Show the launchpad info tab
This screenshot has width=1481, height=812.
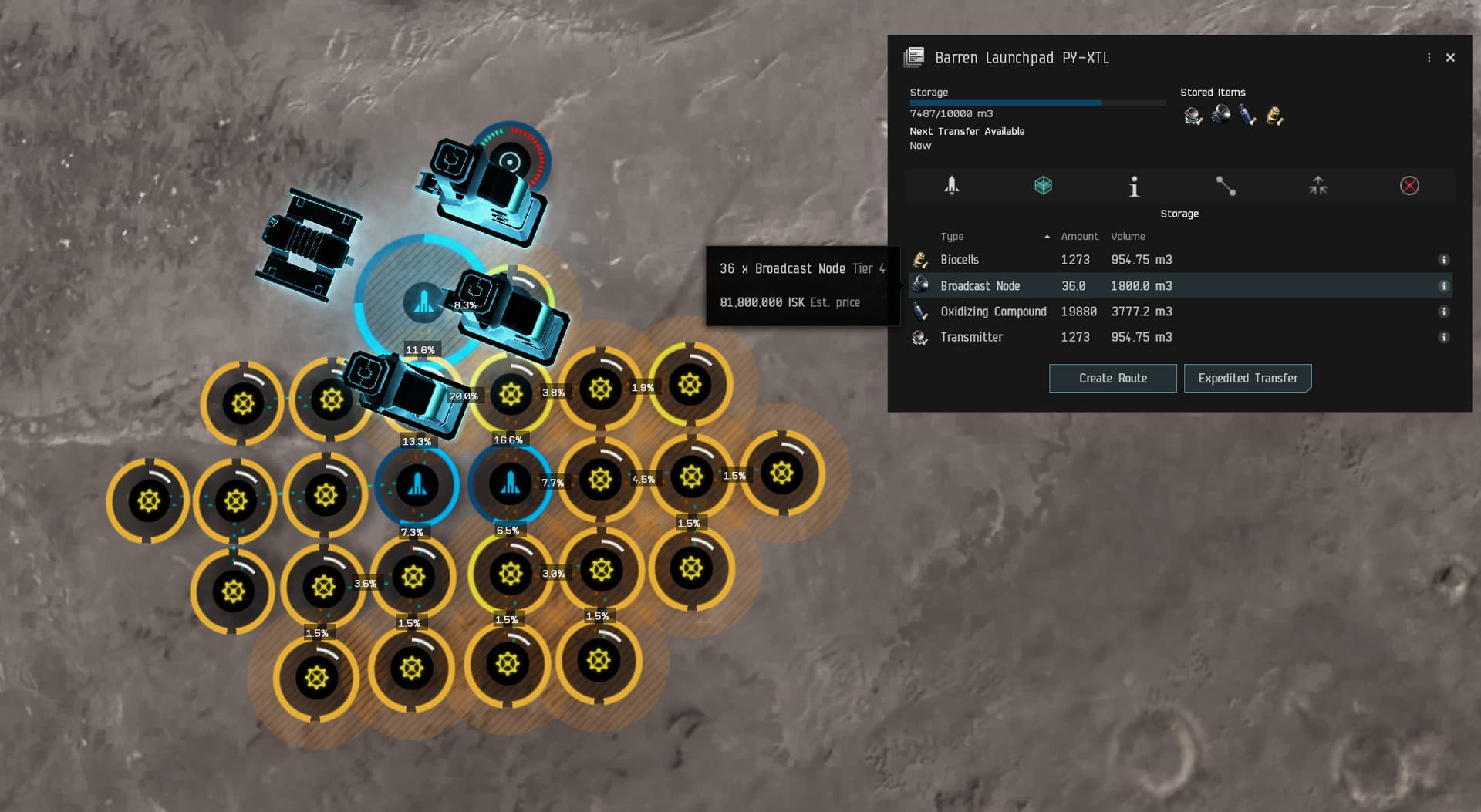click(x=1134, y=187)
